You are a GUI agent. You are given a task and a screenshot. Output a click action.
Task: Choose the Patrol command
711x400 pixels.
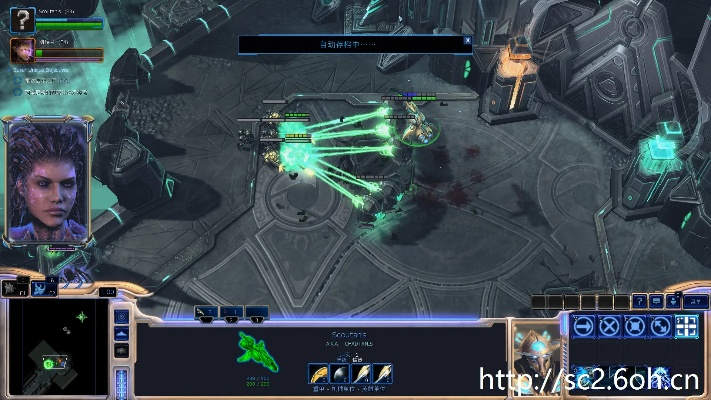660,325
